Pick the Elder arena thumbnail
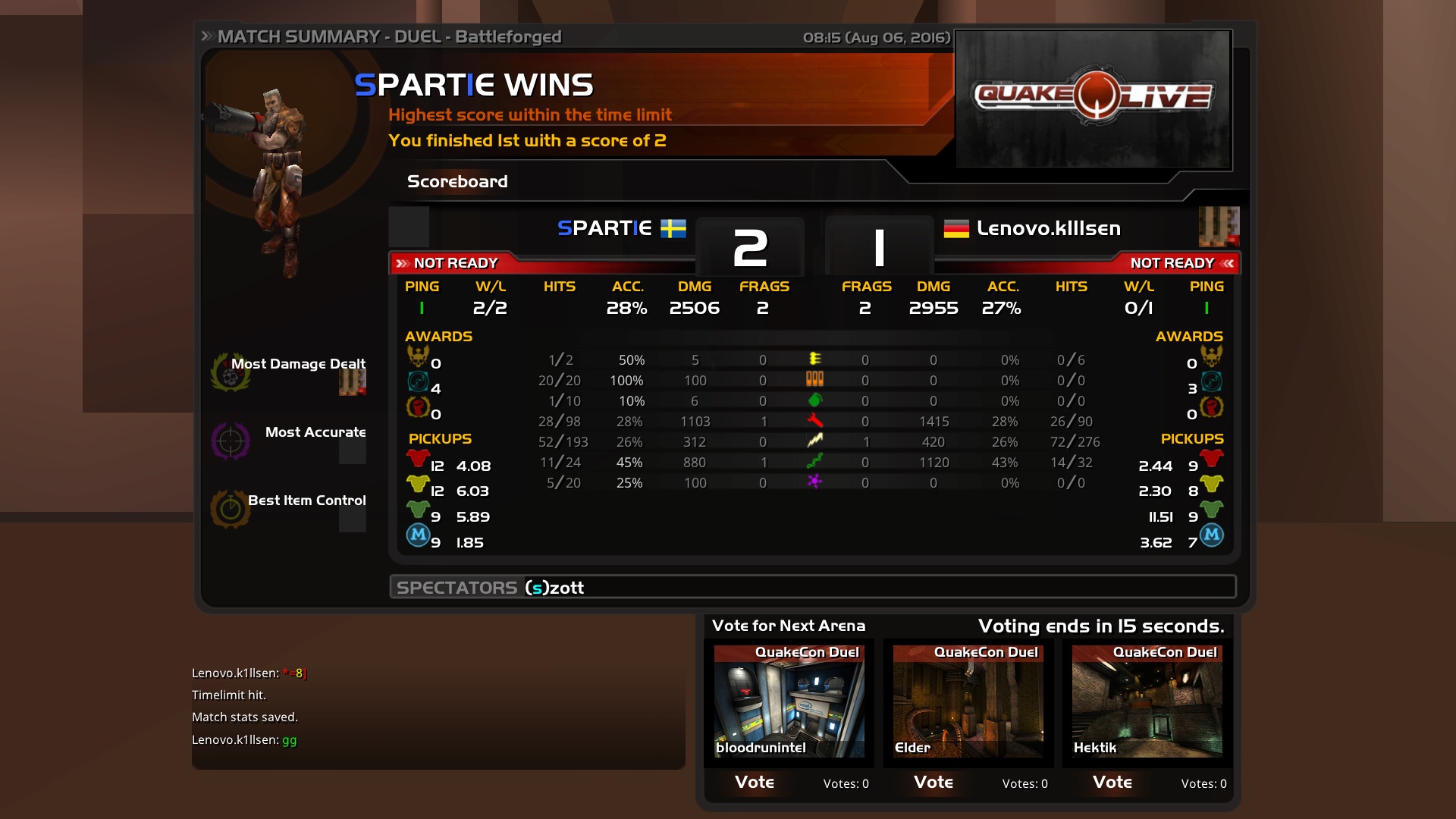The image size is (1456, 819). pyautogui.click(x=968, y=701)
